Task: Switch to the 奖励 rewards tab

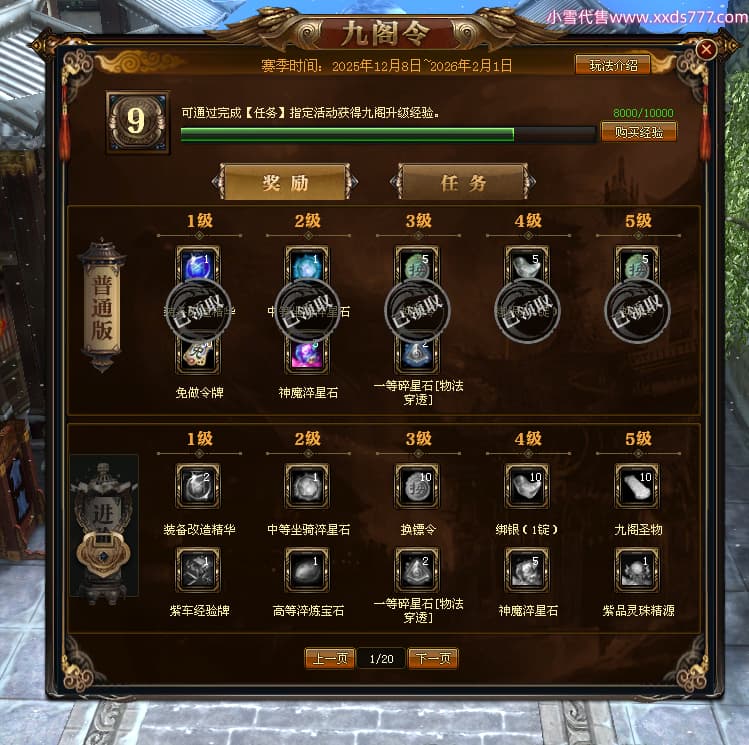Action: (285, 183)
